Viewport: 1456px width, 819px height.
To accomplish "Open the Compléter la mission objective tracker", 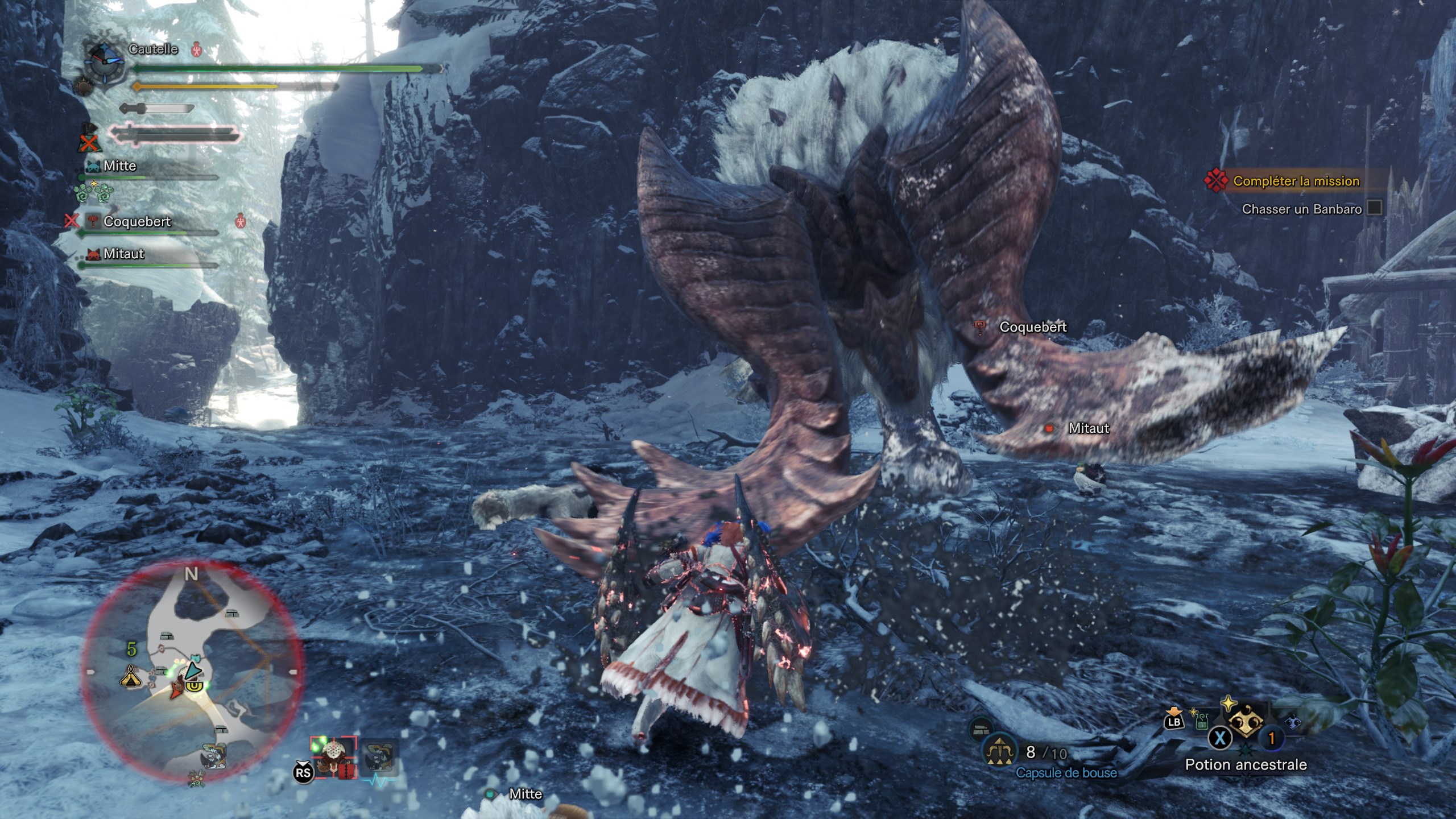I will coord(1296,181).
